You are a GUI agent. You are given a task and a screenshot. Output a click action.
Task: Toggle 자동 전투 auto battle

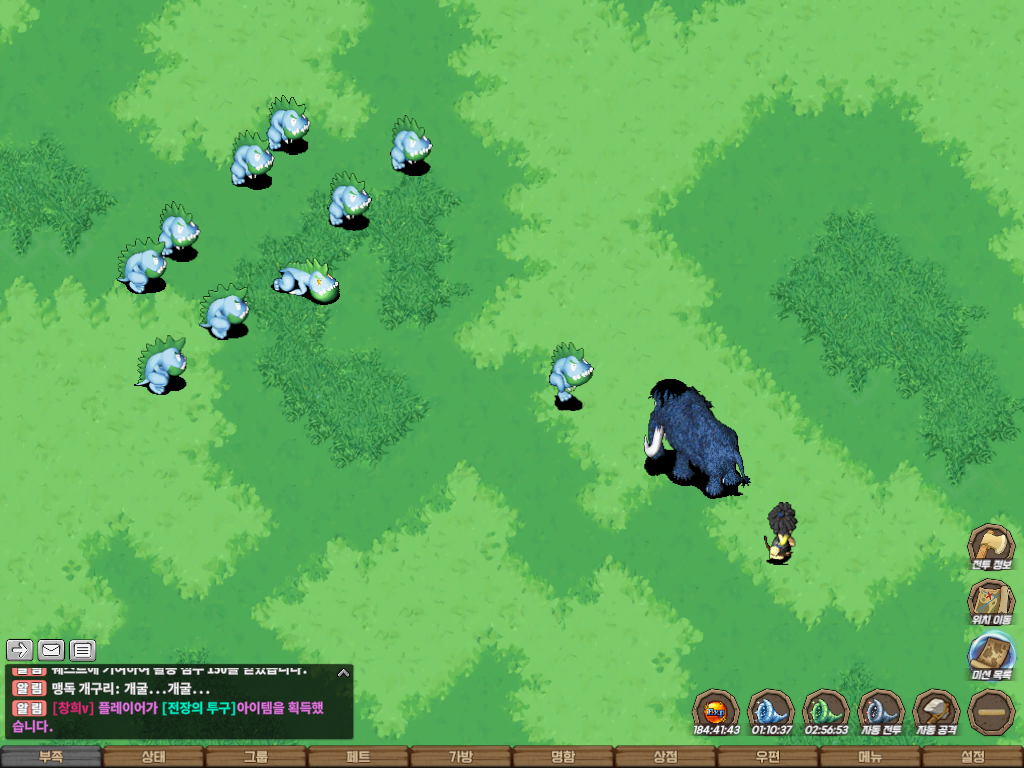point(881,711)
